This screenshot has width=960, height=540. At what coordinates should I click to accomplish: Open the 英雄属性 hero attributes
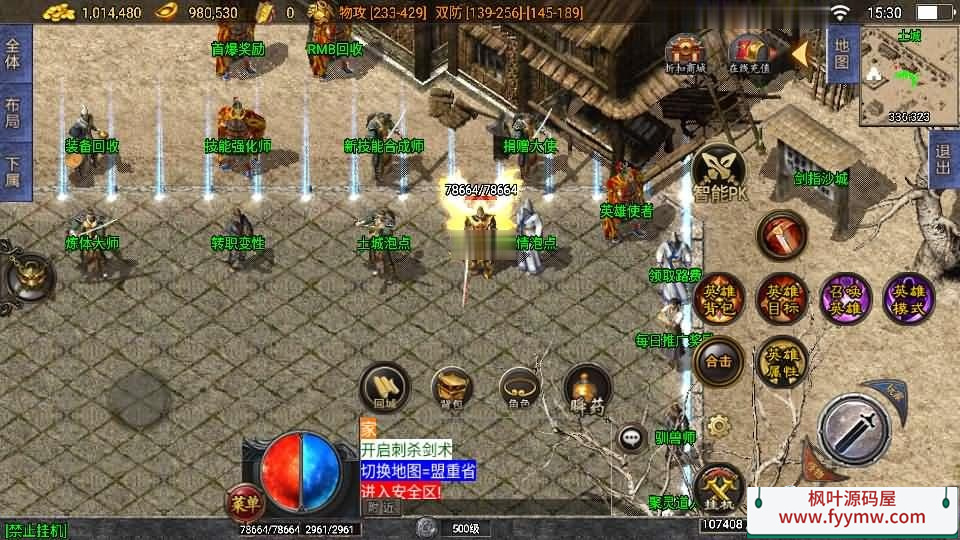point(781,361)
